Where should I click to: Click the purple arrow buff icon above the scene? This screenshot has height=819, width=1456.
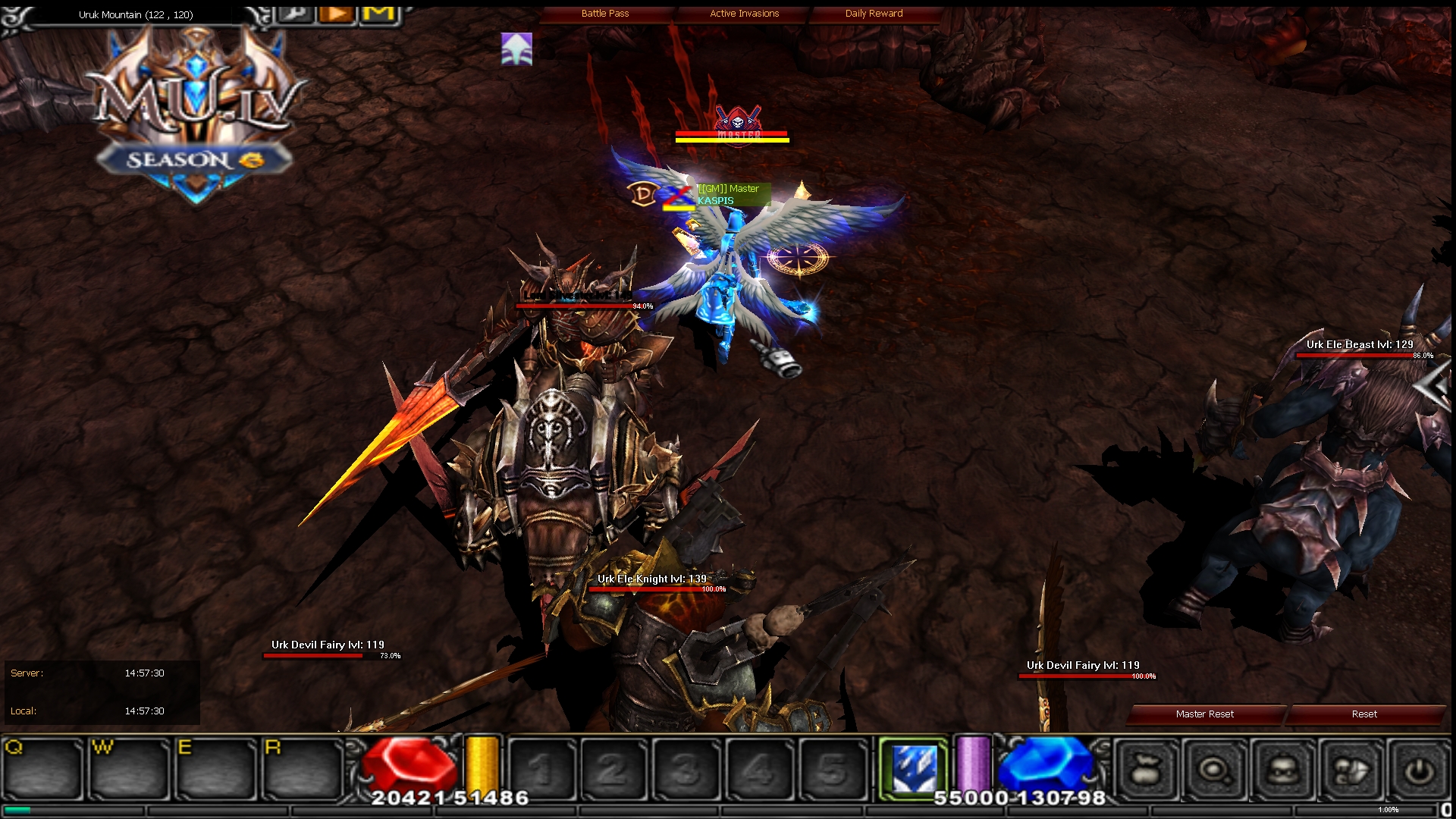(515, 49)
